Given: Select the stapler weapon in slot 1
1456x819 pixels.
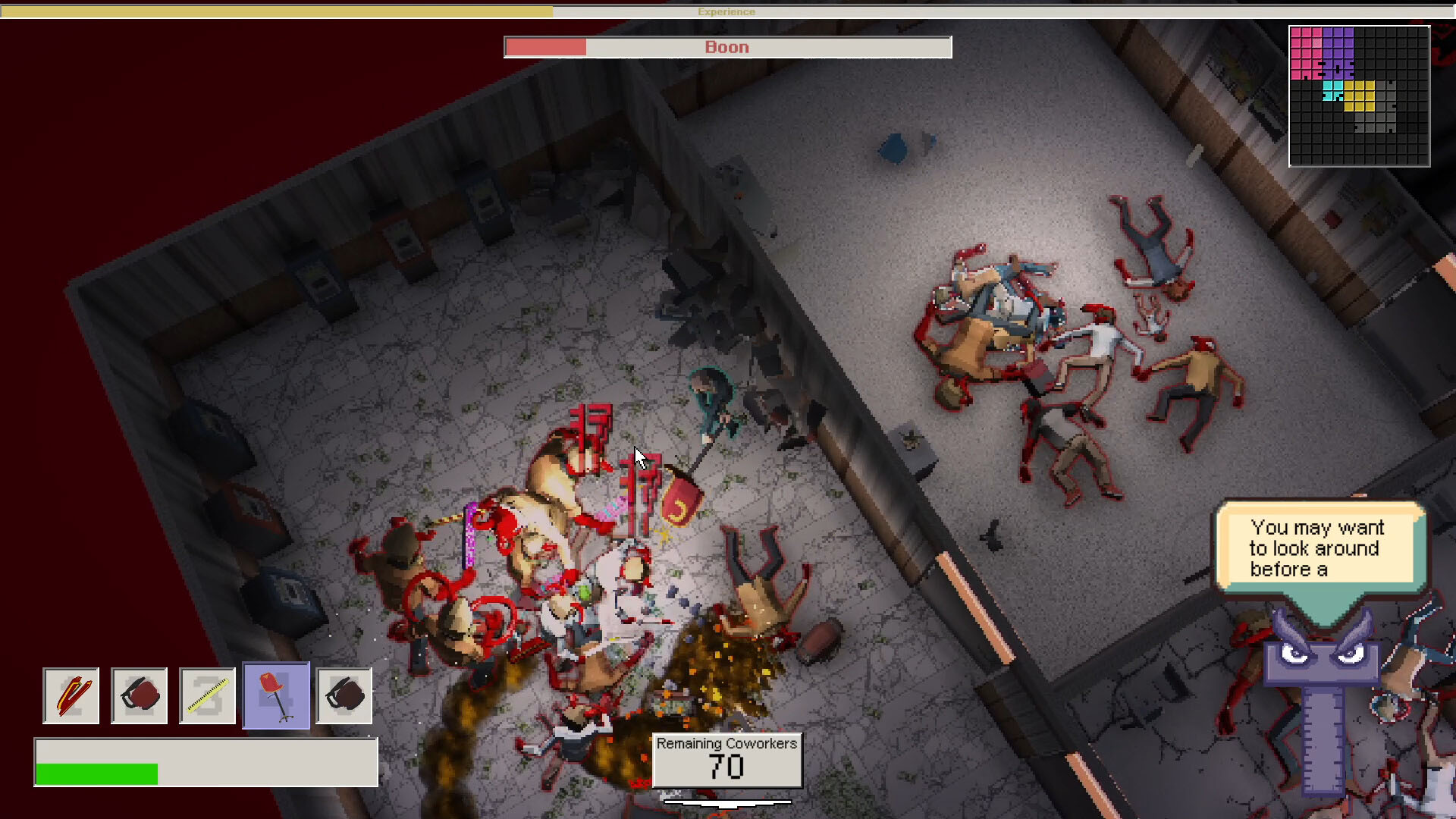Looking at the screenshot, I should click(71, 695).
